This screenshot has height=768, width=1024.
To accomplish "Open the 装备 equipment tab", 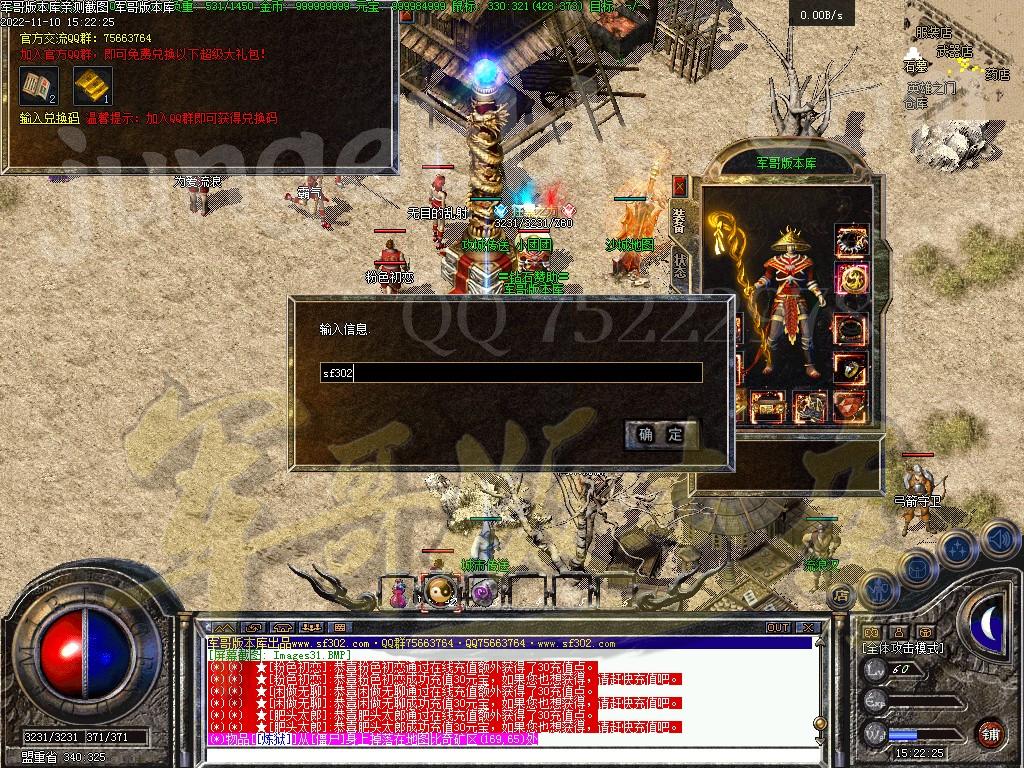I will click(x=680, y=221).
